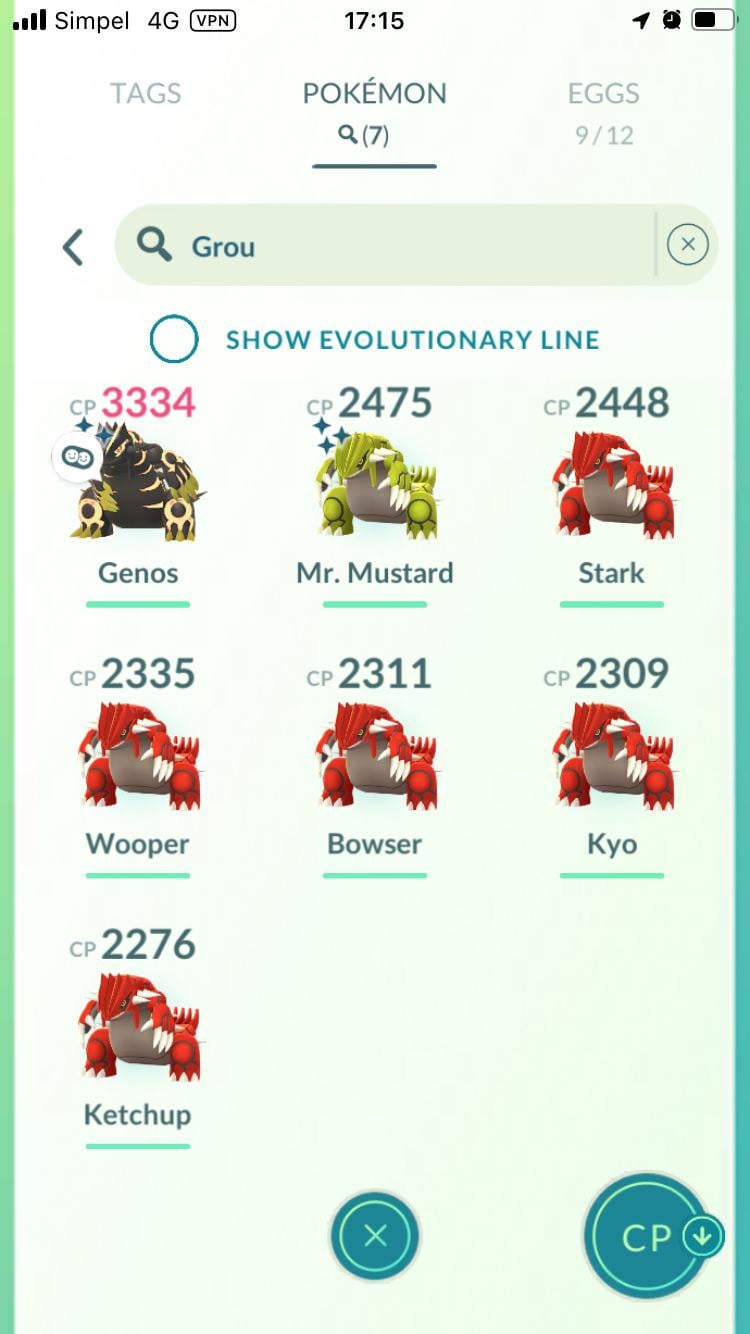Viewport: 750px width, 1334px height.
Task: Switch to the TAGS tab
Action: (145, 94)
